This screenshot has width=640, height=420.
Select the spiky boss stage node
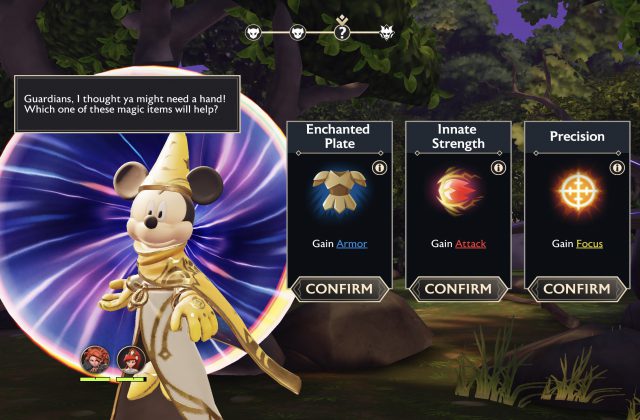[x=387, y=33]
